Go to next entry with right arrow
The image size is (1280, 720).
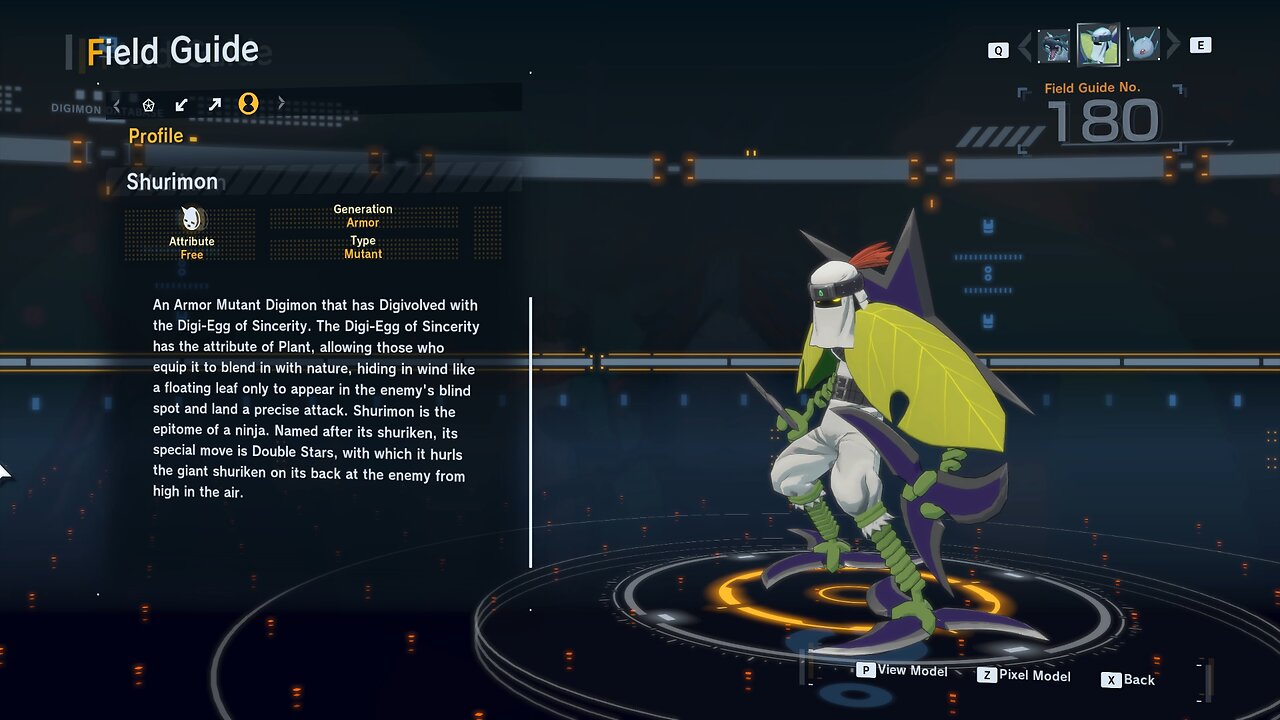pyautogui.click(x=1173, y=46)
